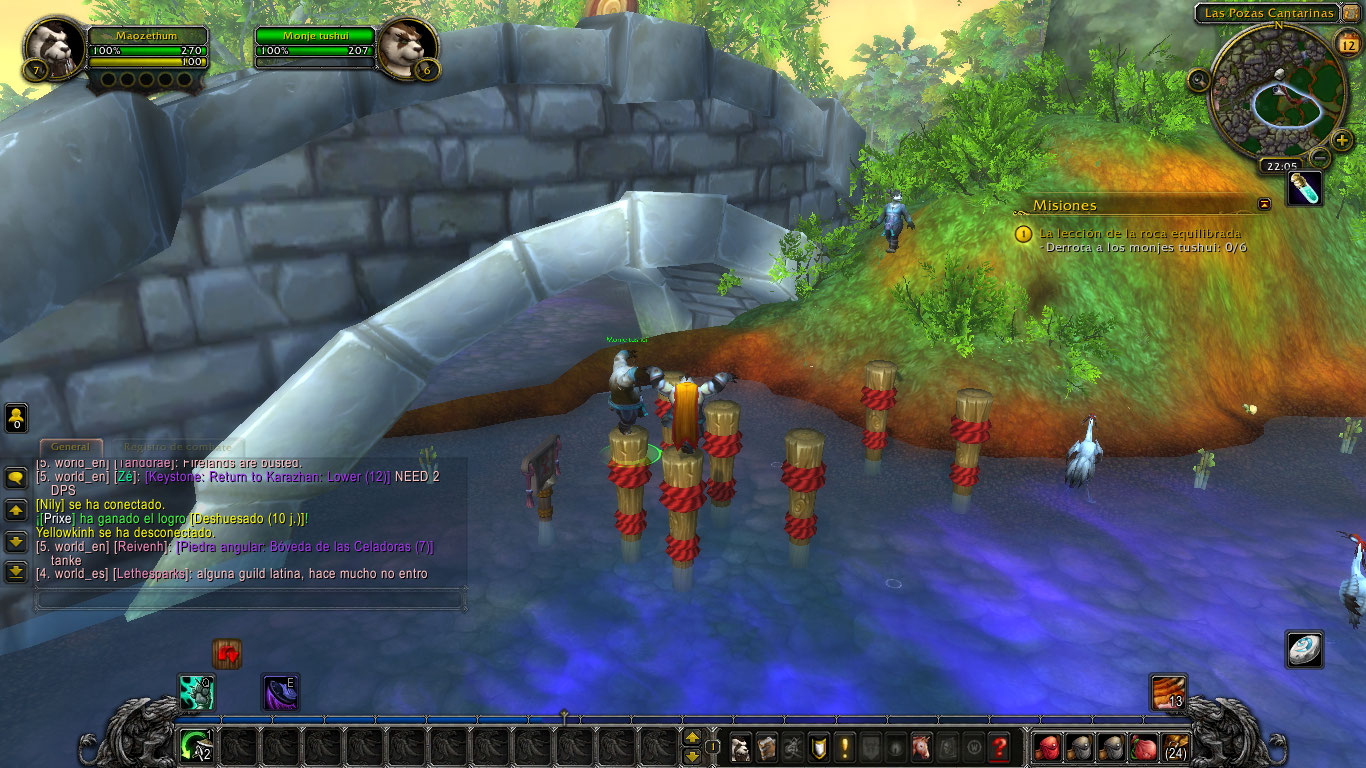Zoom out the minimap
Screen dimensions: 1366x768
tap(1320, 157)
